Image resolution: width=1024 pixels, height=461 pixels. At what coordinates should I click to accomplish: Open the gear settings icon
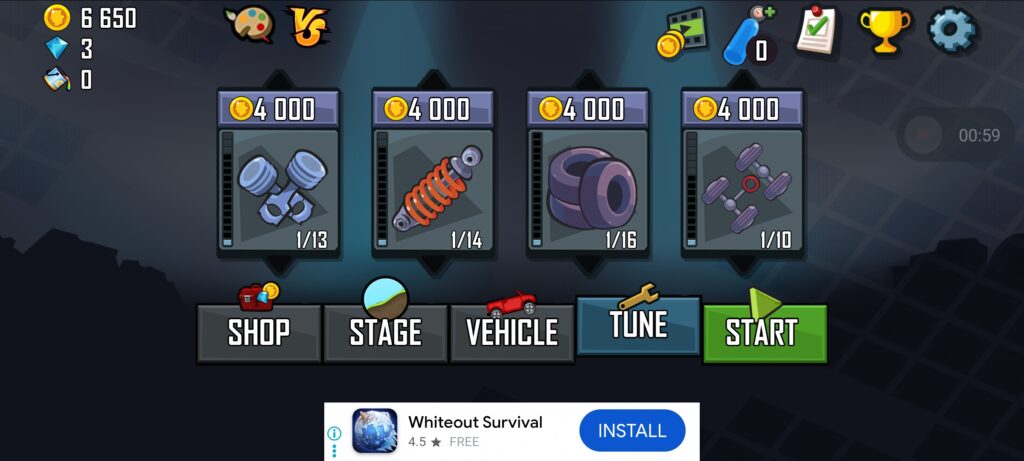tap(951, 31)
